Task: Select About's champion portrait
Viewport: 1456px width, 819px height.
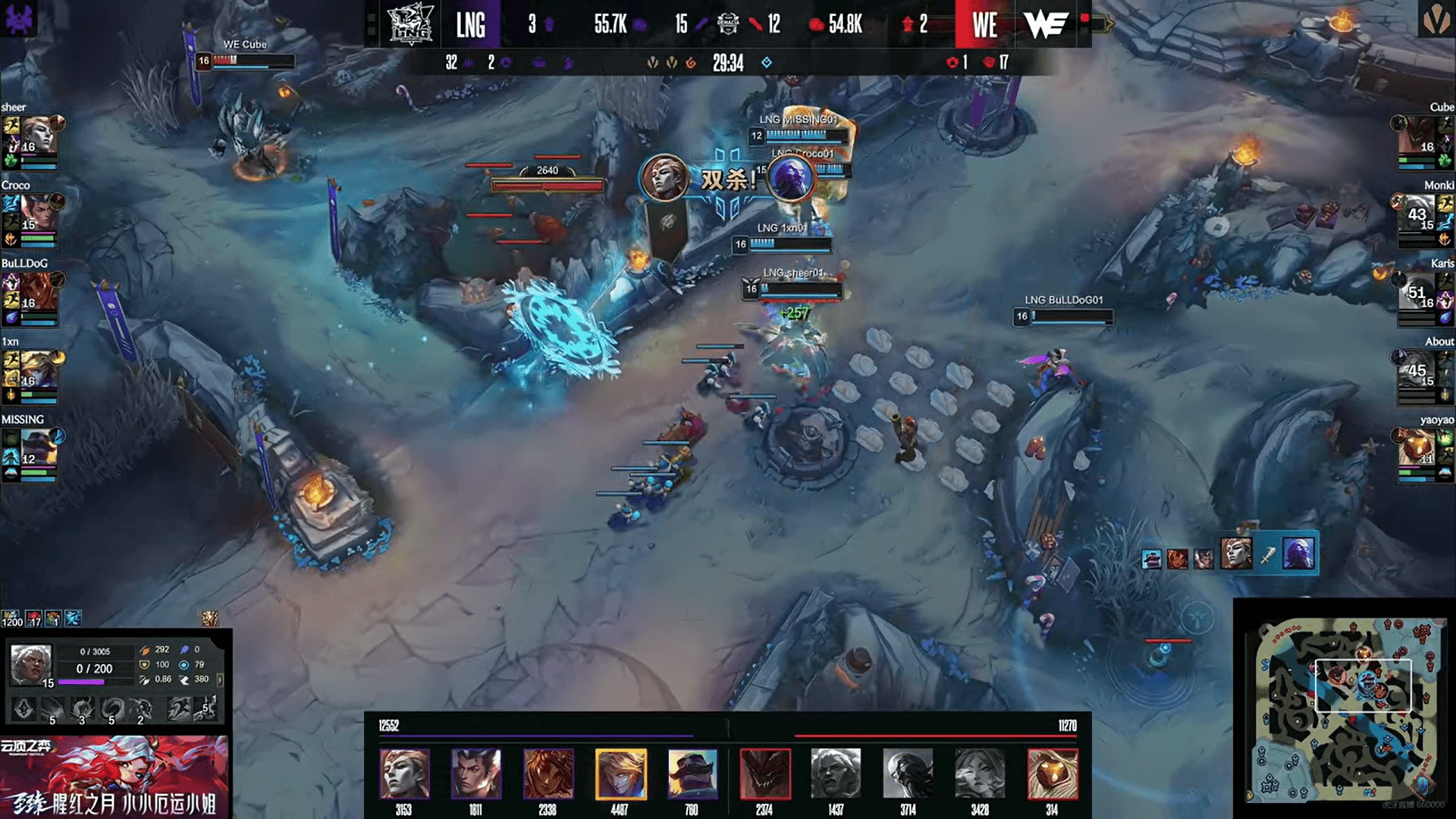Action: (1417, 369)
